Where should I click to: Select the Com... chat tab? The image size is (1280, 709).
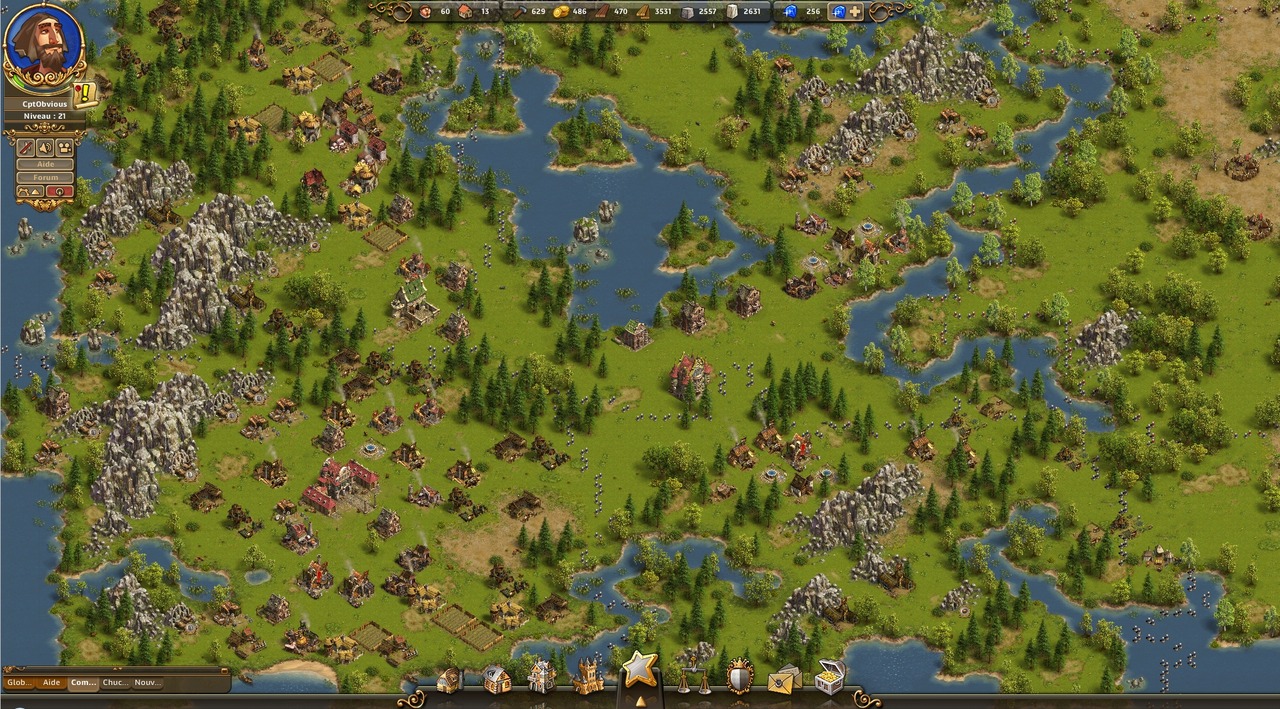tap(83, 683)
